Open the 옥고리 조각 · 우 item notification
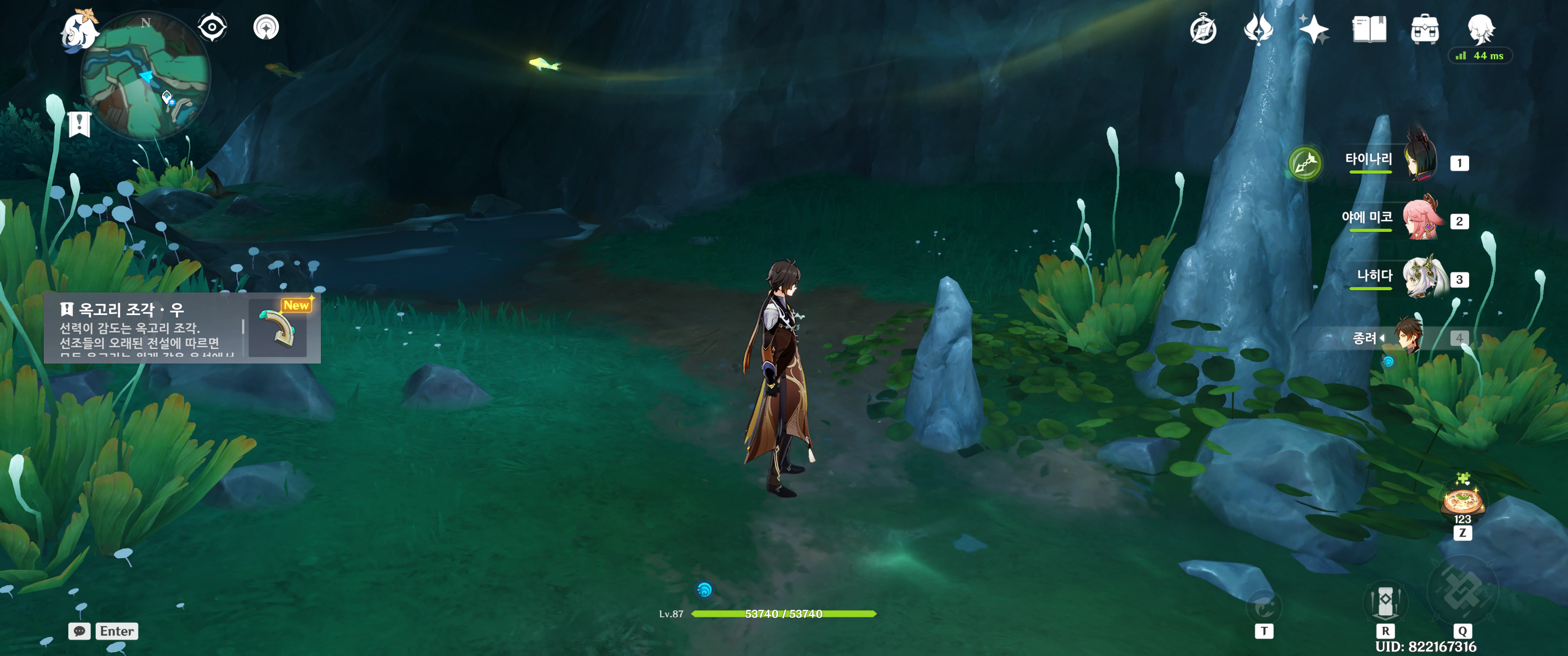 click(x=182, y=328)
